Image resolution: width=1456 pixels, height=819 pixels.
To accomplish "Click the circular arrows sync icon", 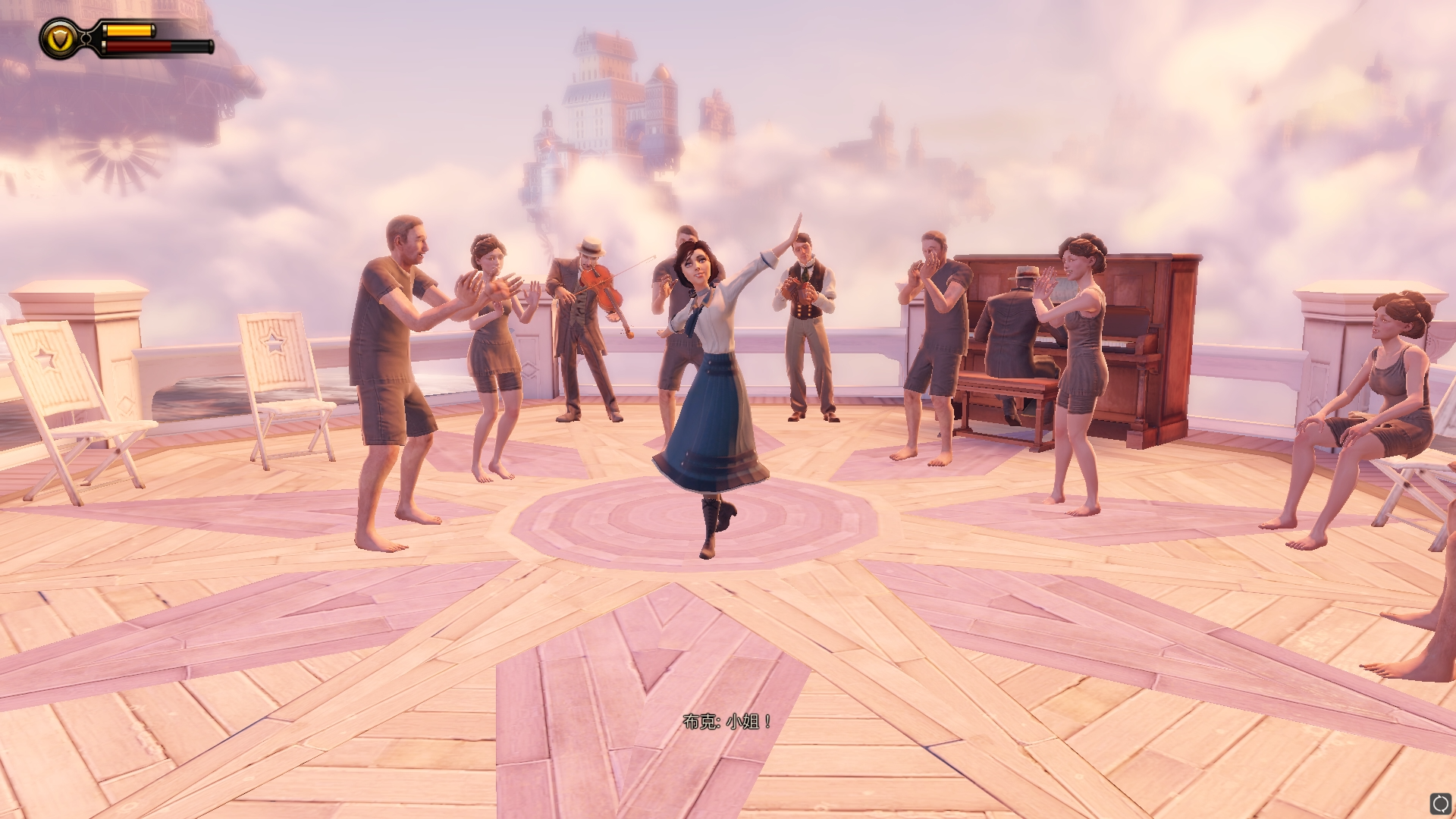I will (x=1440, y=803).
